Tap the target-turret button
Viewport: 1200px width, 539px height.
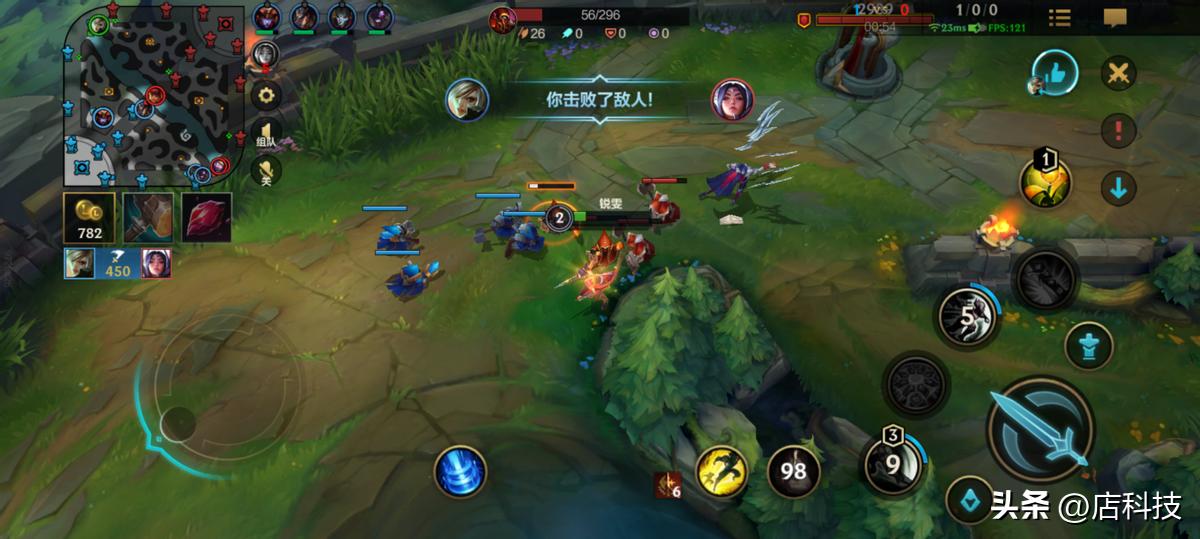point(1089,346)
